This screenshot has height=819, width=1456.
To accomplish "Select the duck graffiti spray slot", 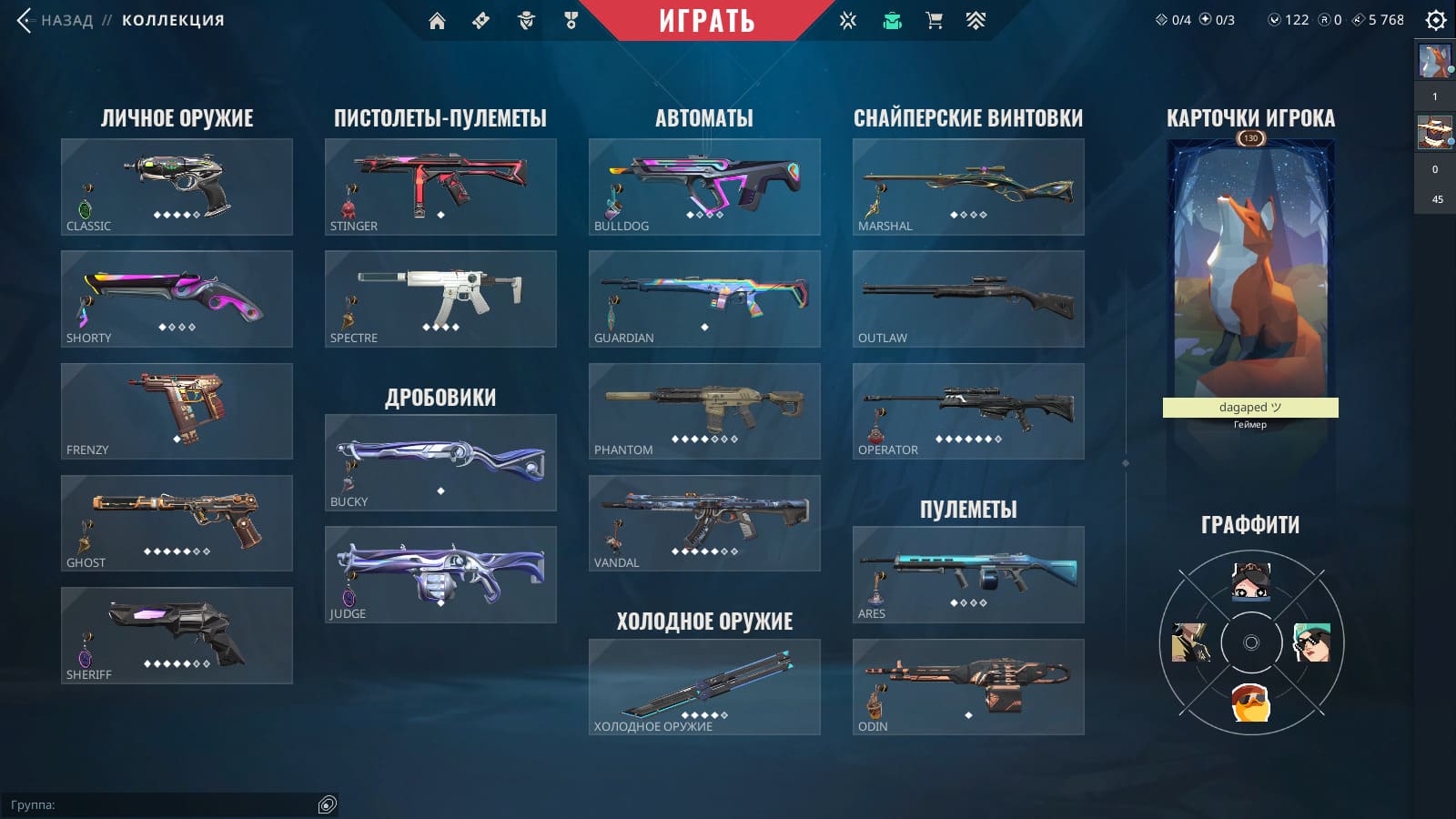I will (1250, 703).
